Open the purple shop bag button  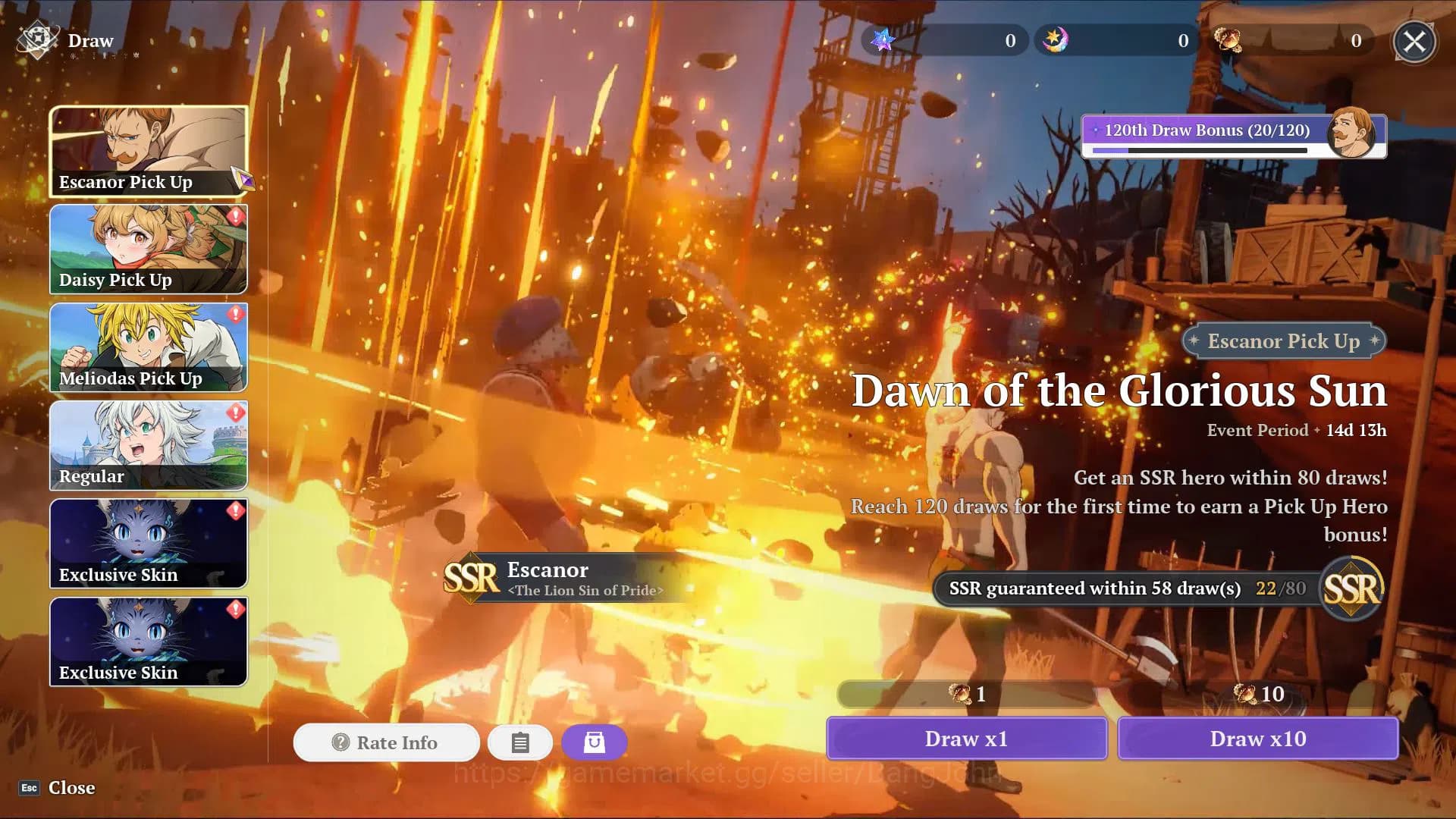pos(595,742)
